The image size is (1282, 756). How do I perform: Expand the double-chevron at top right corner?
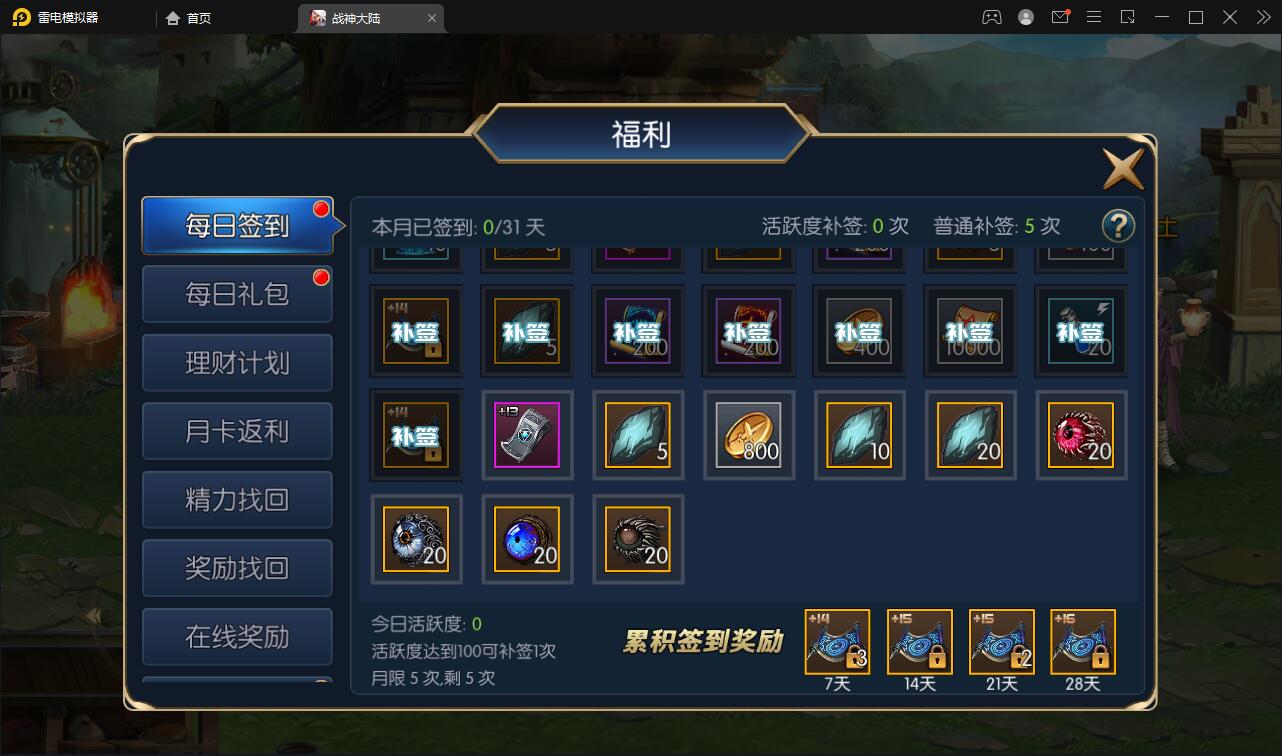tap(1262, 17)
